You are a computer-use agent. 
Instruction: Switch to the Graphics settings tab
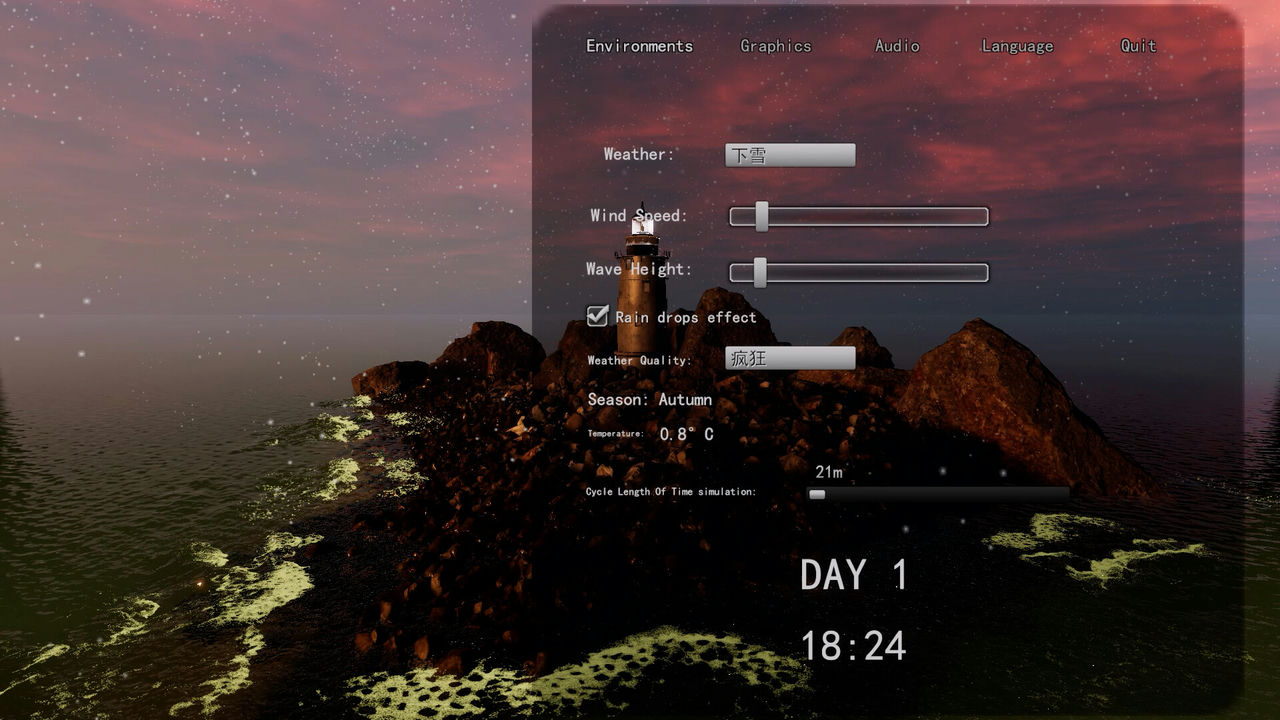click(776, 46)
